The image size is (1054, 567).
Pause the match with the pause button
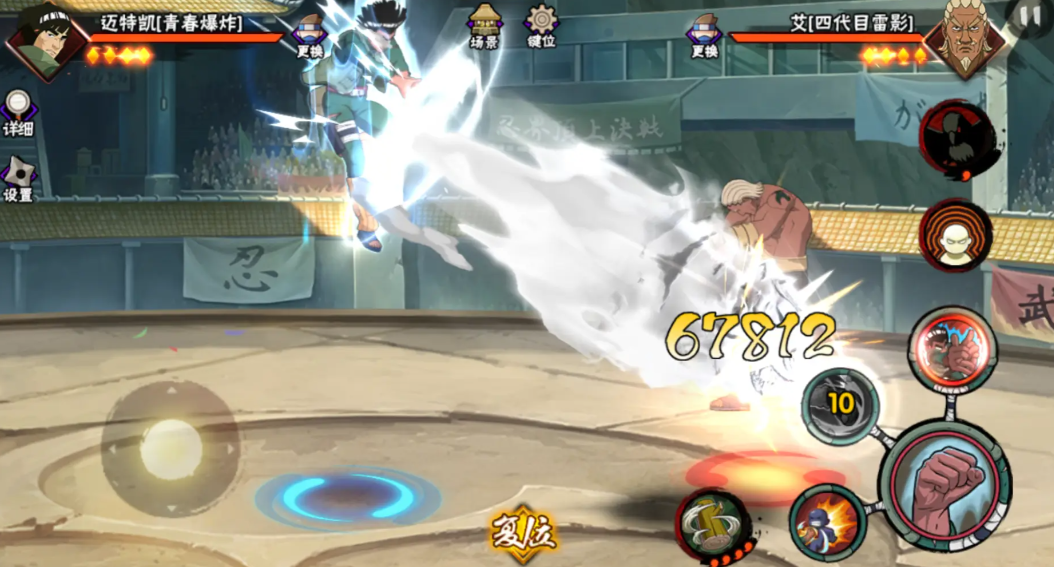[1029, 16]
